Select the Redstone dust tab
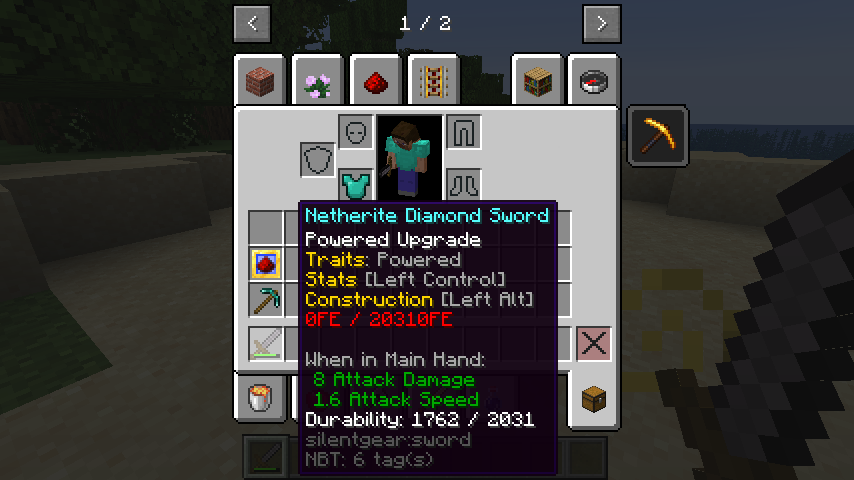This screenshot has height=480, width=854. pos(376,82)
